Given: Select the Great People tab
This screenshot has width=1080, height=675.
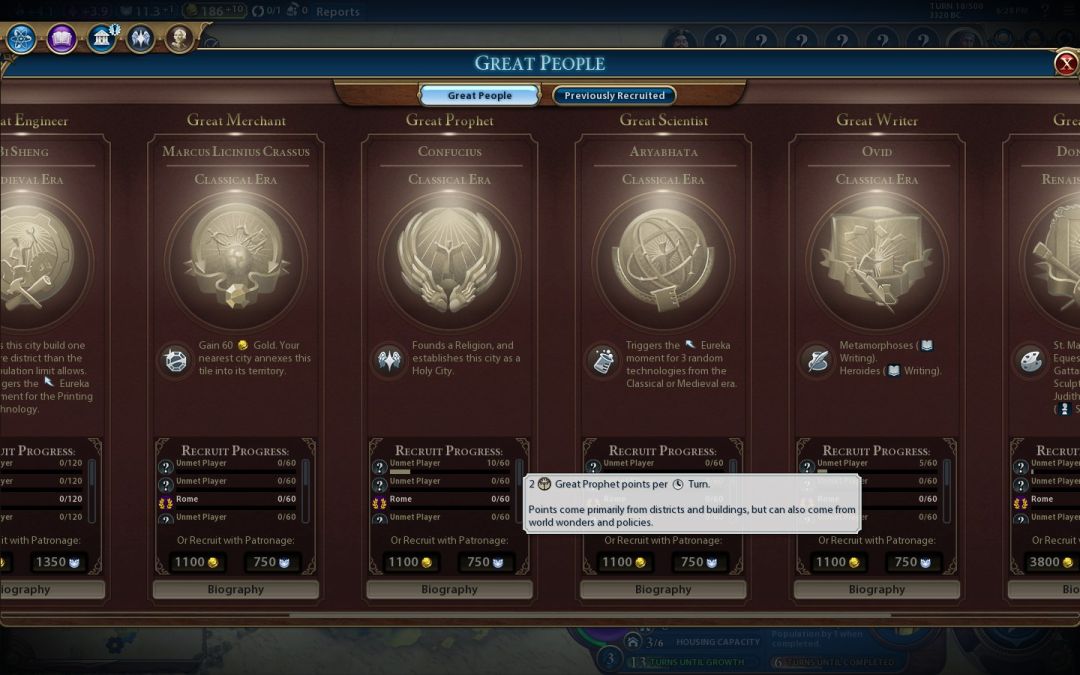Looking at the screenshot, I should [479, 96].
